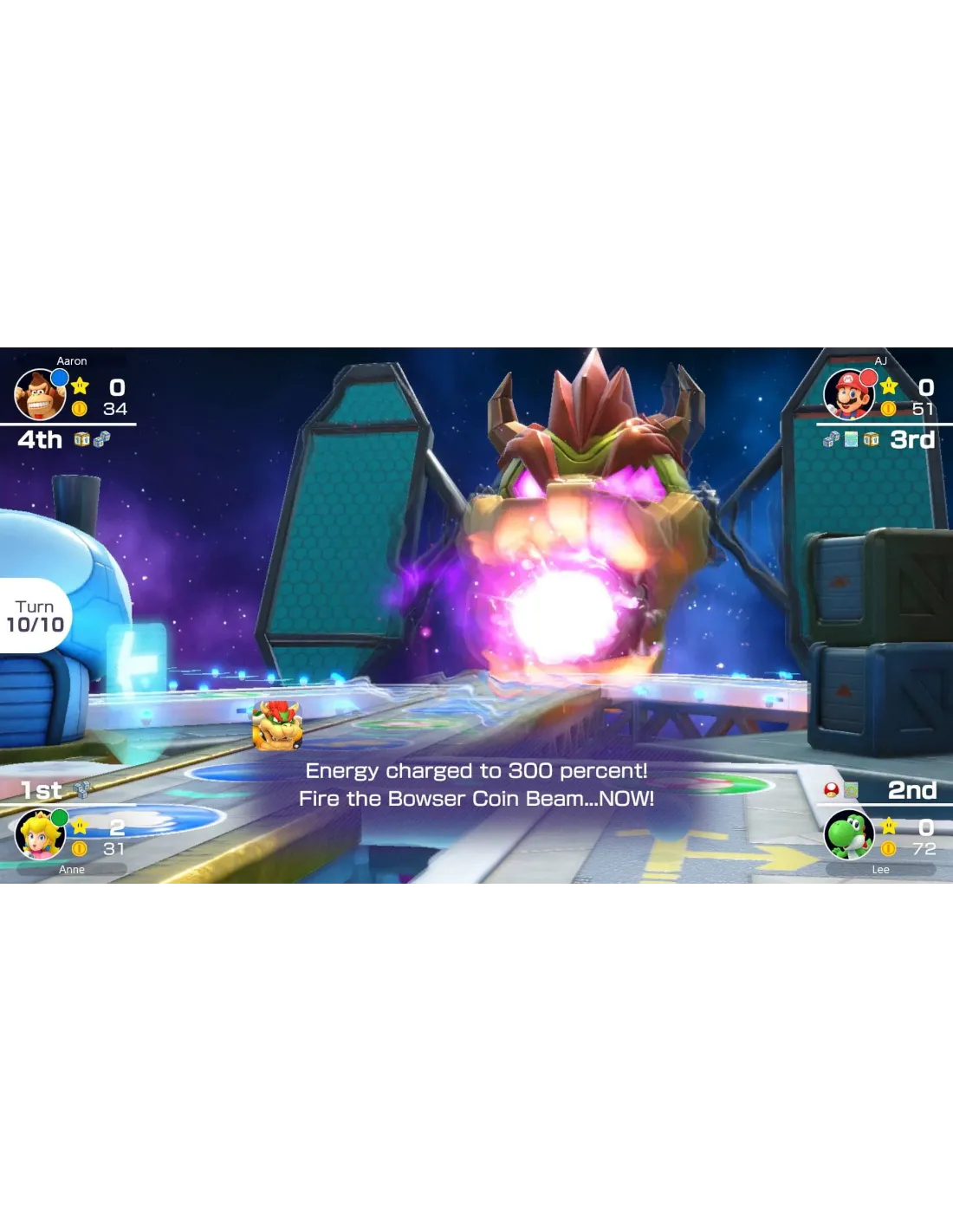Select Lee's Yoshi portrait
953x1232 pixels.
click(848, 833)
